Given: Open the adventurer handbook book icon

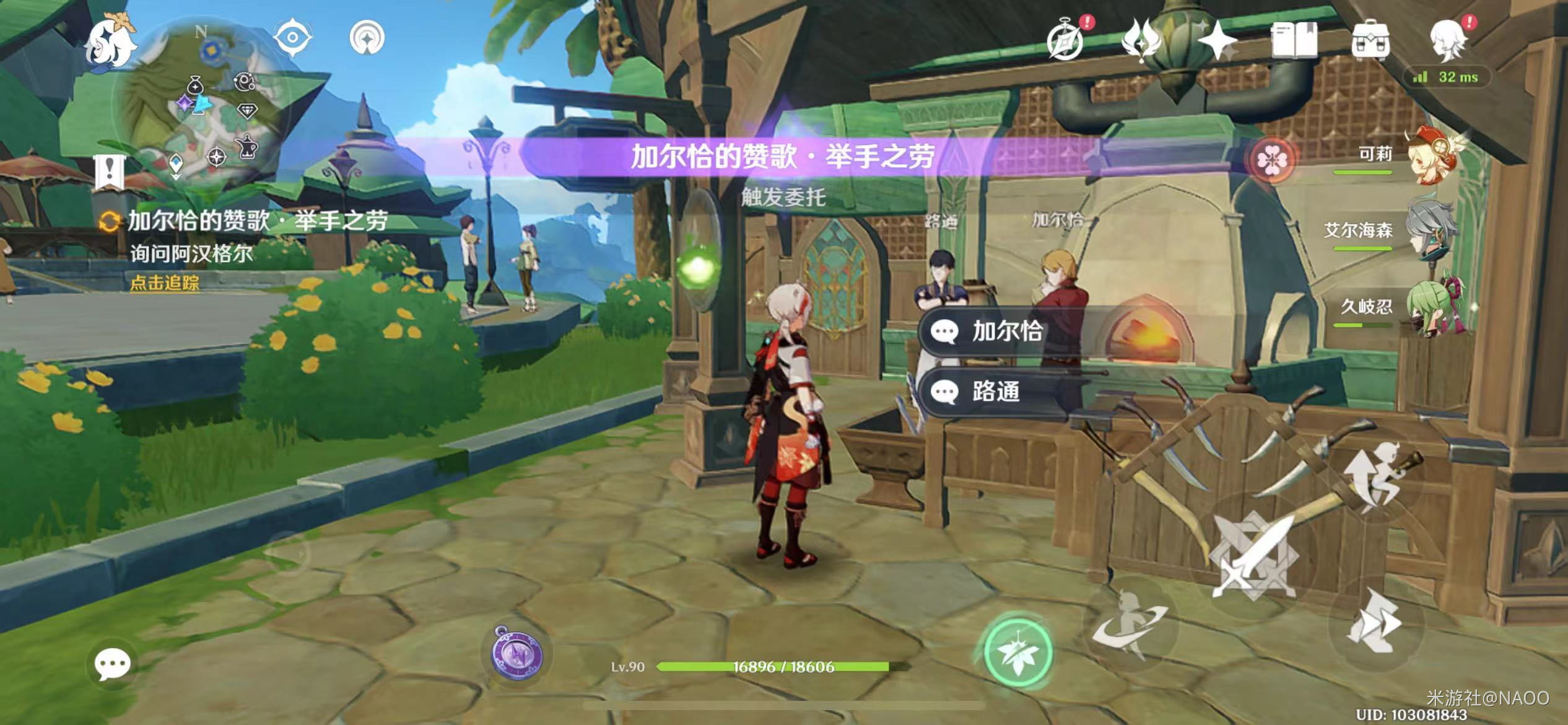Looking at the screenshot, I should point(1294,41).
